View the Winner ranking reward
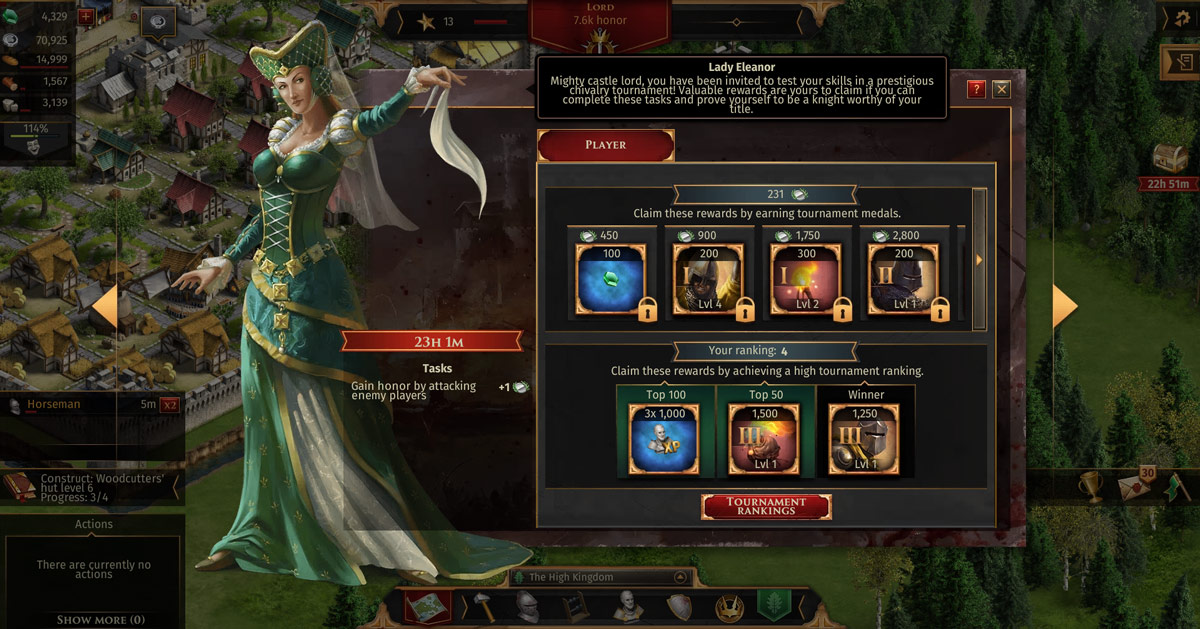The width and height of the screenshot is (1200, 629). 865,438
